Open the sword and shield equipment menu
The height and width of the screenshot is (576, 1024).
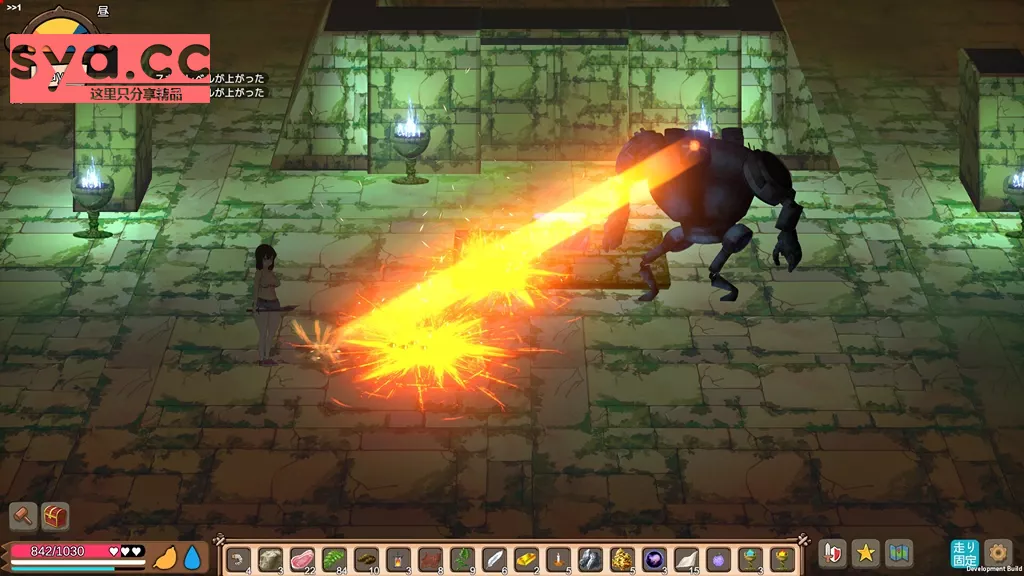(832, 552)
